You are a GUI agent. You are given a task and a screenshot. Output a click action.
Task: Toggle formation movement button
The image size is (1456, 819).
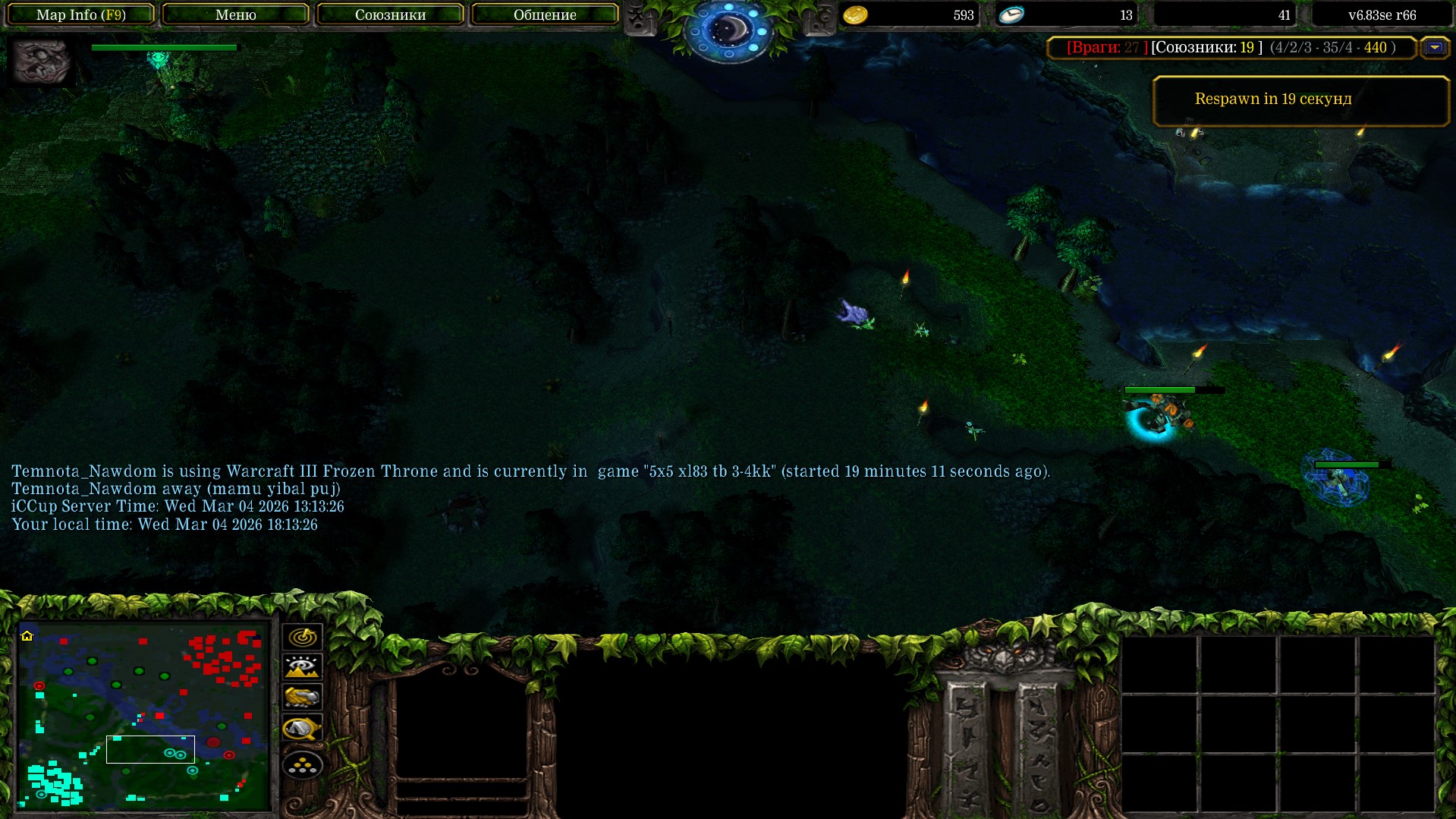click(x=302, y=765)
